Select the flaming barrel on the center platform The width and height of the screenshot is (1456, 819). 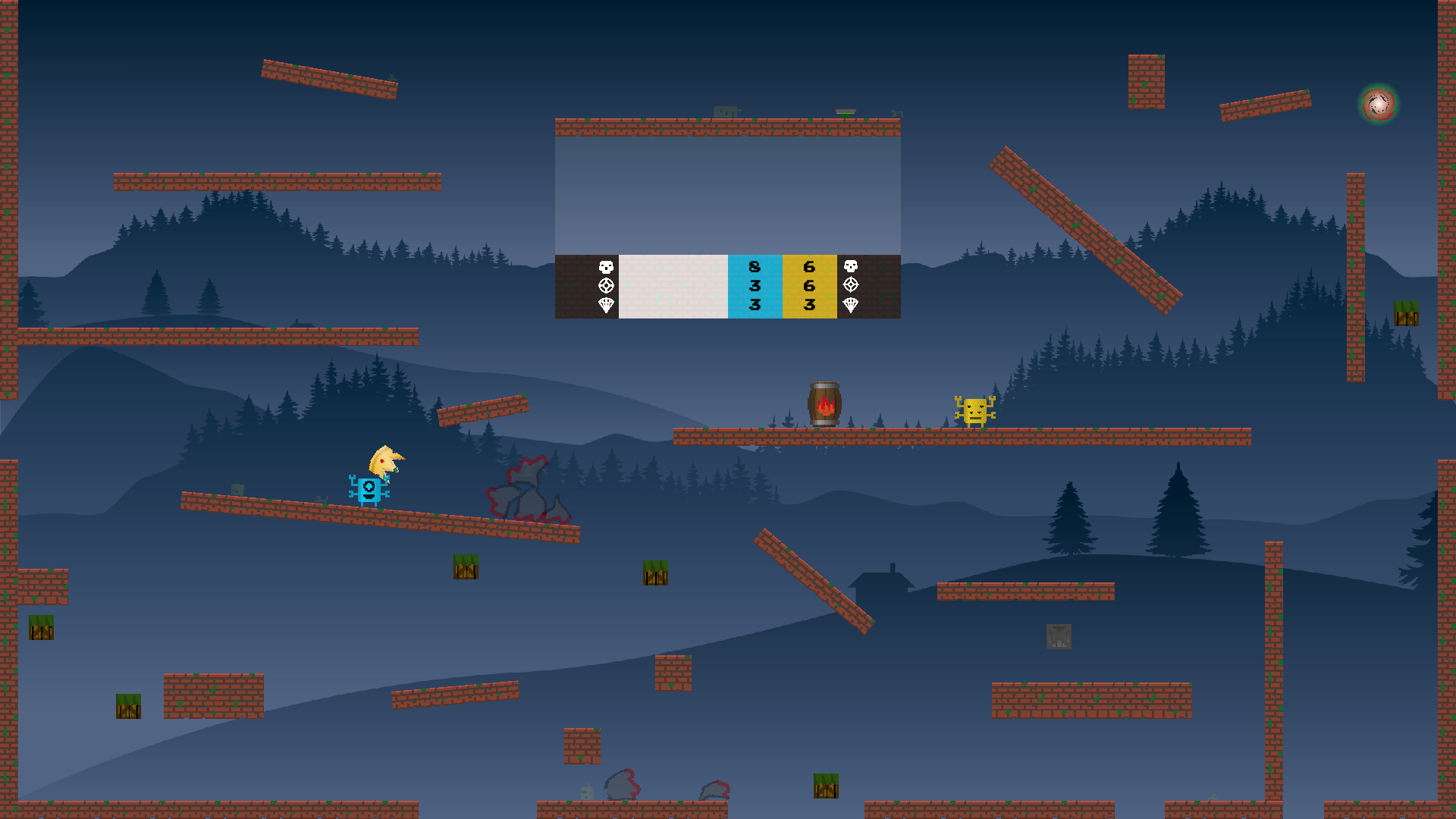point(826,404)
